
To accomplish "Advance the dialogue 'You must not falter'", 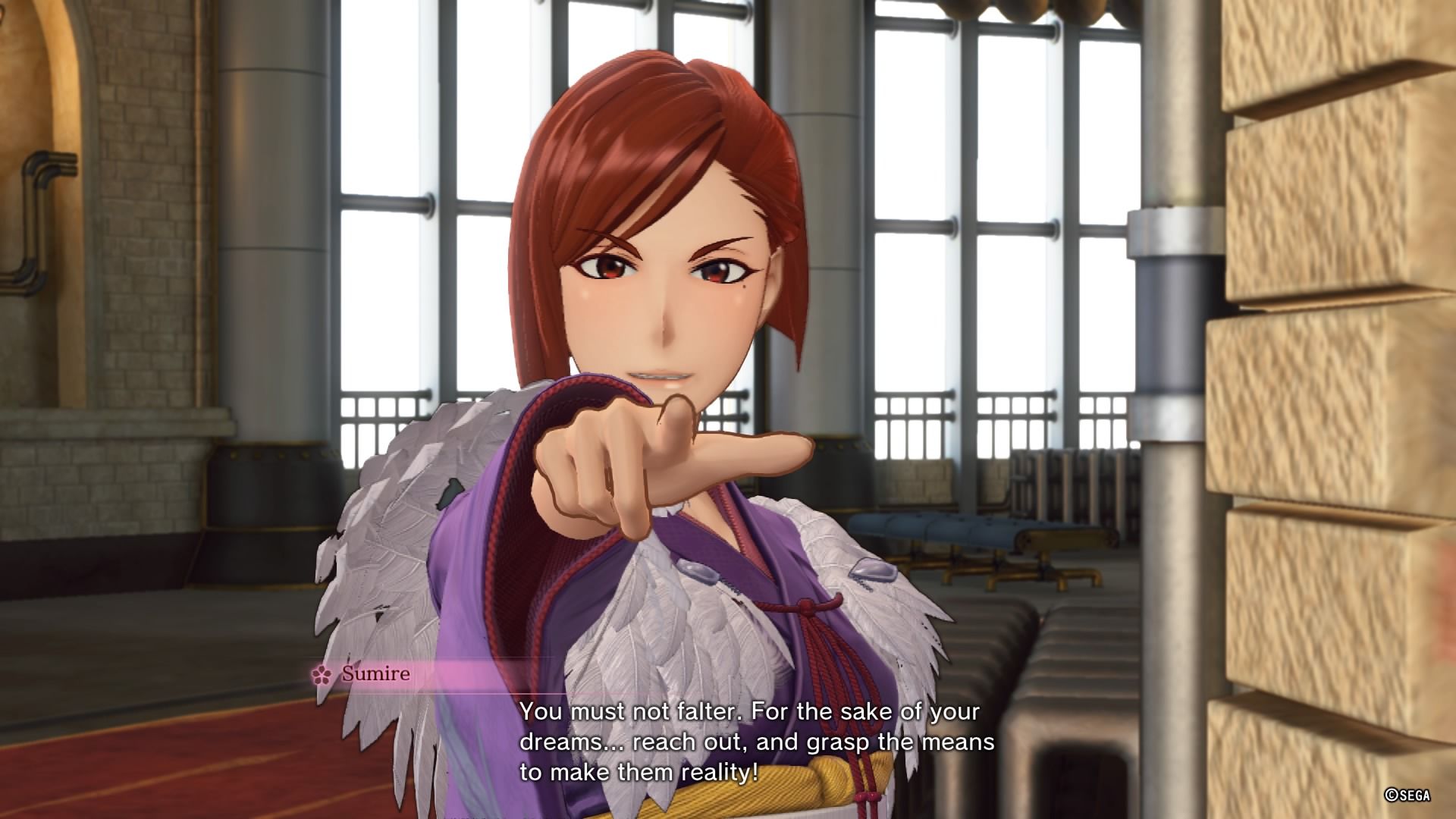I will click(x=751, y=711).
